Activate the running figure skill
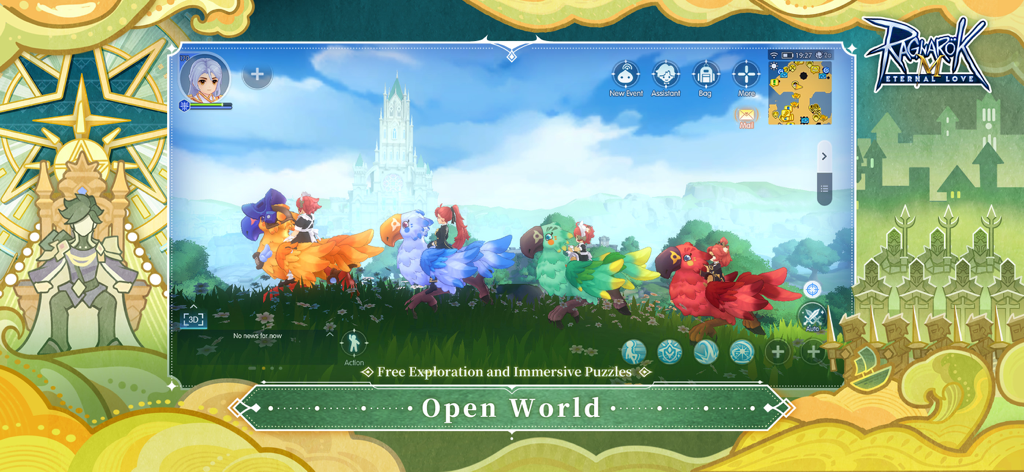This screenshot has width=1024, height=472. click(634, 351)
